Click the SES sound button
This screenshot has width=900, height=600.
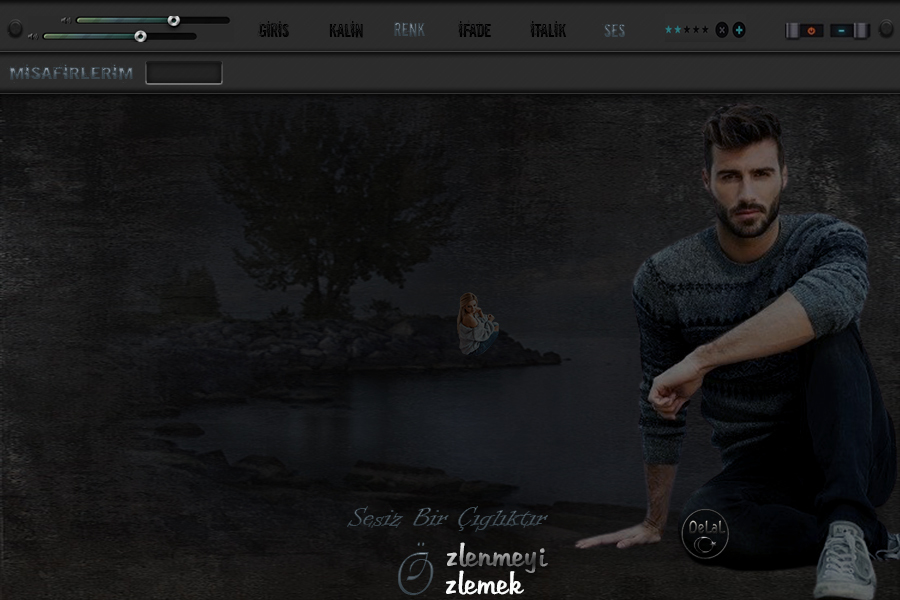click(x=614, y=31)
